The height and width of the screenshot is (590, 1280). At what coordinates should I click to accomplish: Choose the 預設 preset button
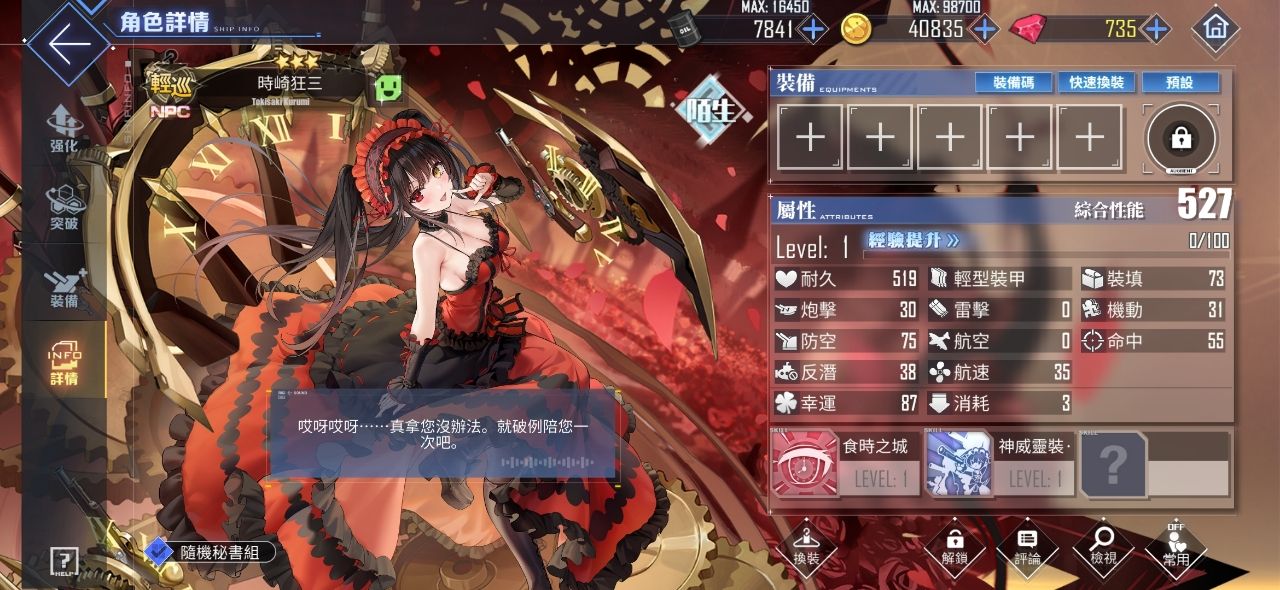tap(1180, 82)
